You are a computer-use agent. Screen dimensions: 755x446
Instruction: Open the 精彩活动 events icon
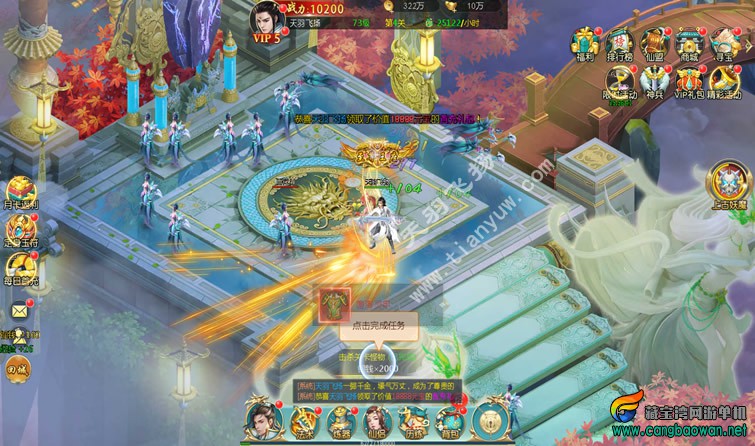[722, 82]
